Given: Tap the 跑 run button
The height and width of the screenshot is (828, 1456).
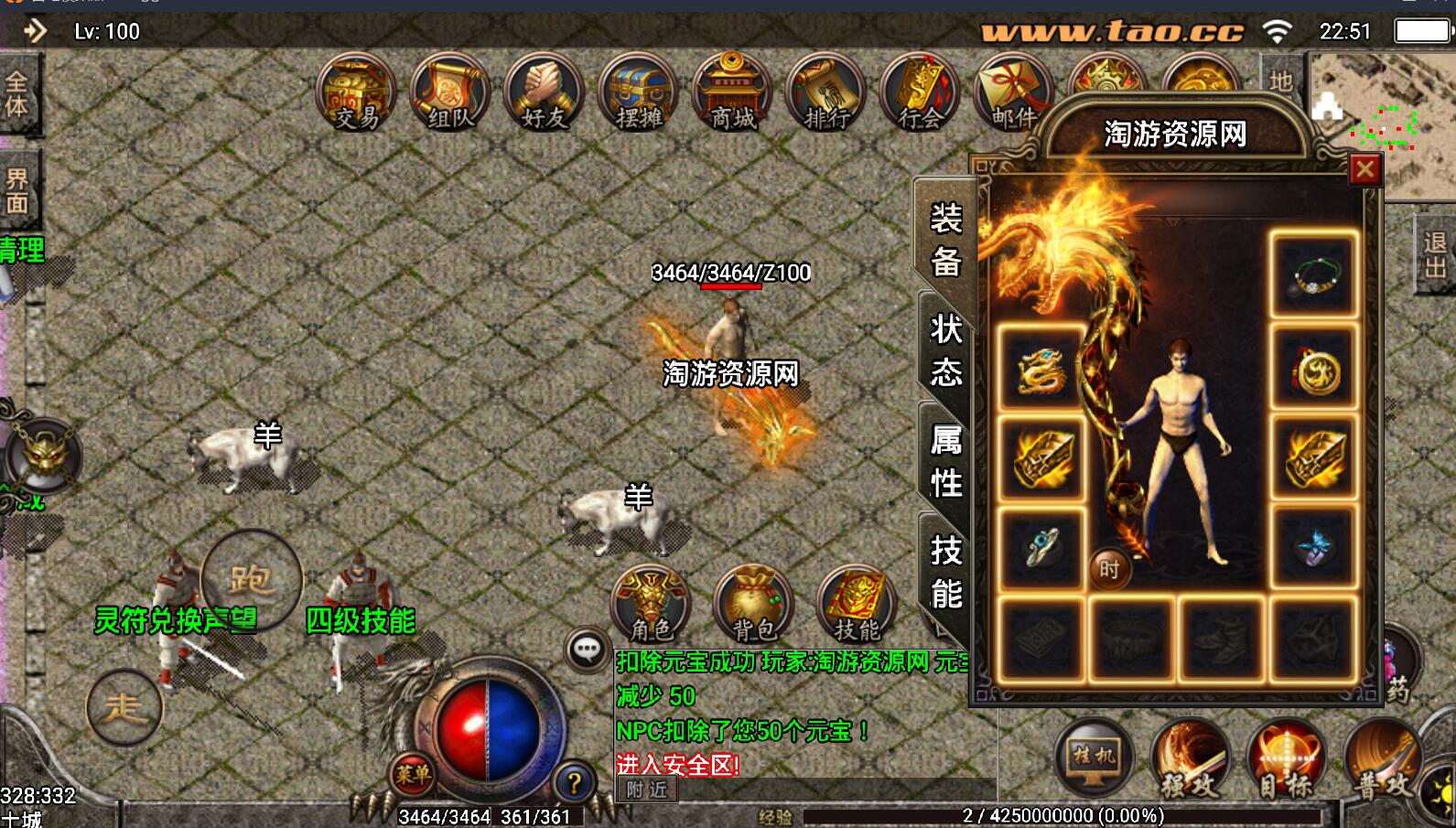Looking at the screenshot, I should pyautogui.click(x=251, y=578).
